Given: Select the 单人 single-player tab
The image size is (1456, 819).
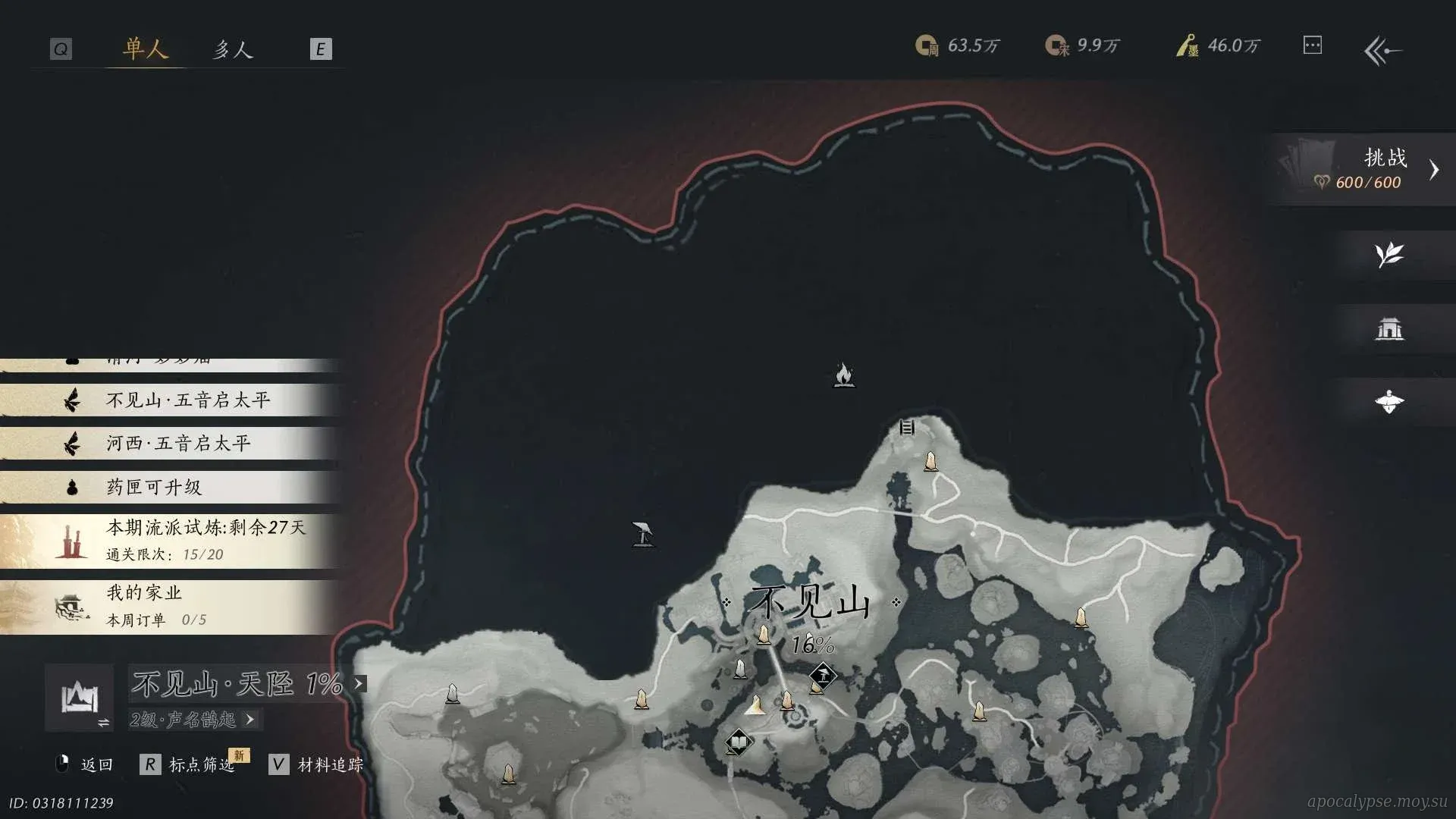Looking at the screenshot, I should pos(145,49).
